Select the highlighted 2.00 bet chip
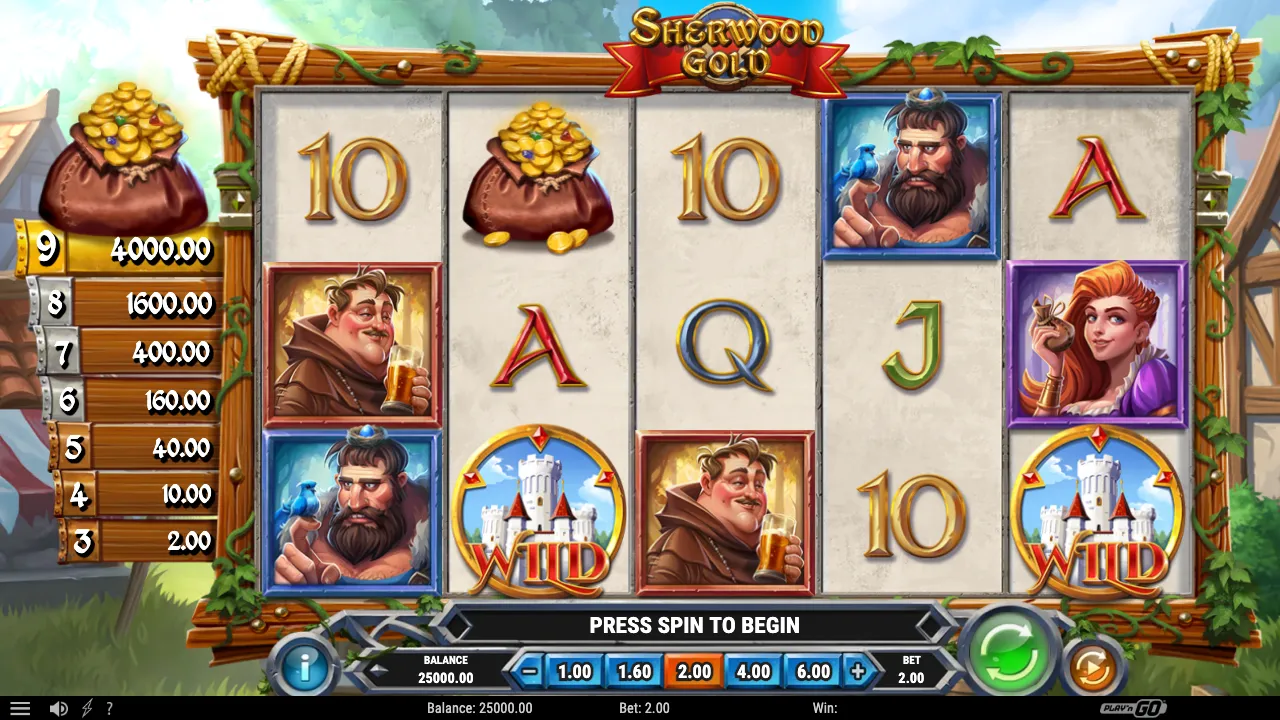This screenshot has height=720, width=1280. click(692, 671)
